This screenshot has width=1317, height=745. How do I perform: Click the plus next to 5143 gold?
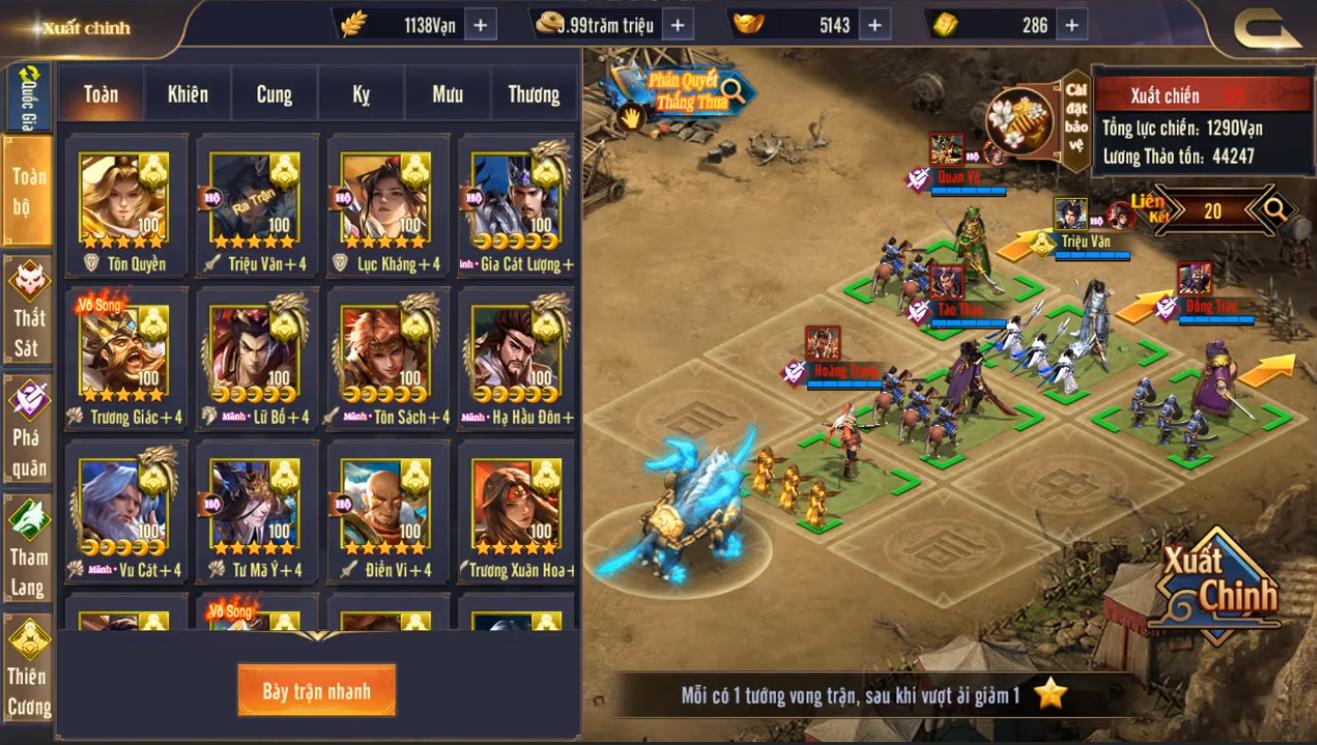tap(876, 23)
